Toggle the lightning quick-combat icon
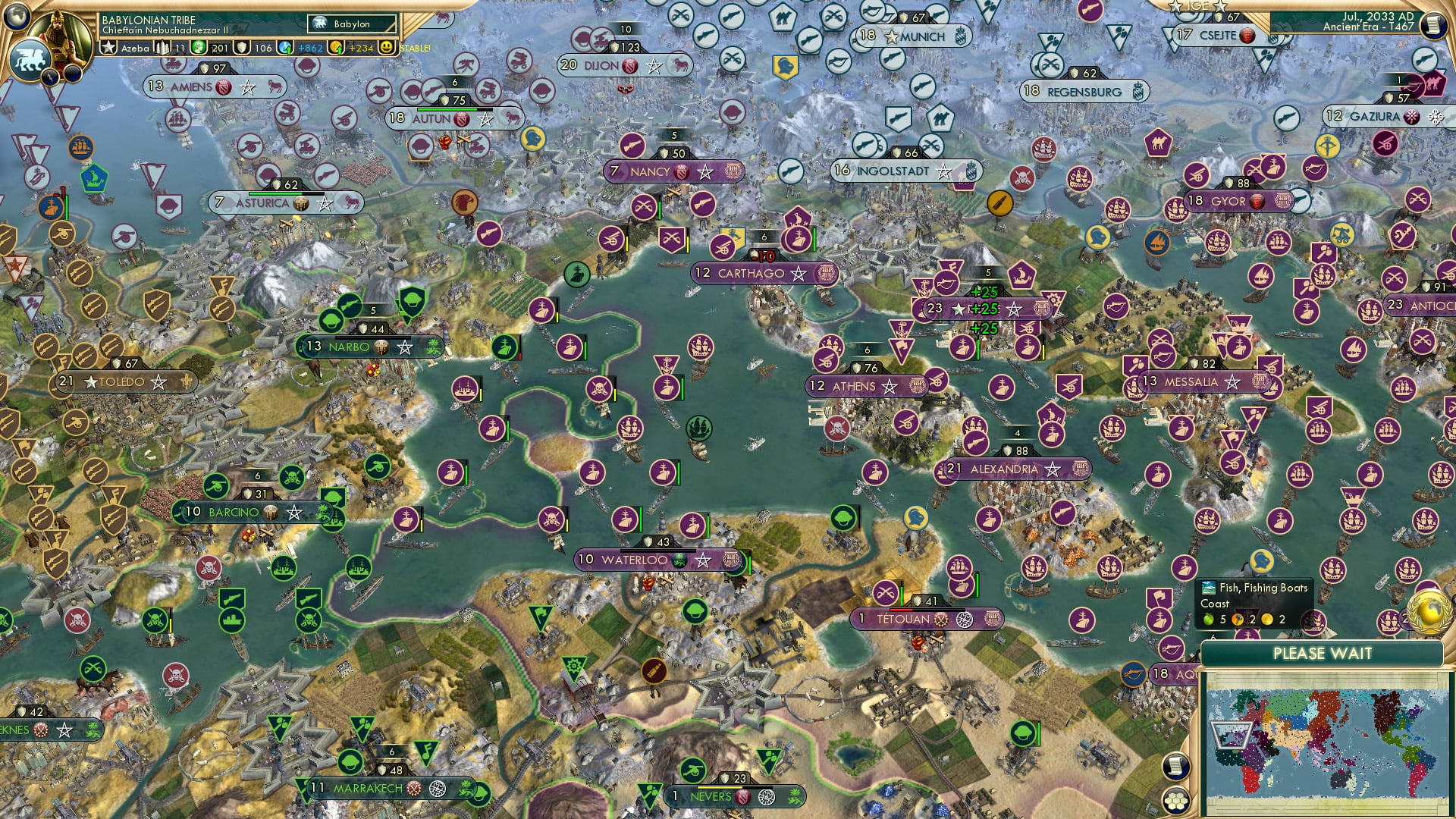Viewport: 1456px width, 819px height. coord(49,76)
